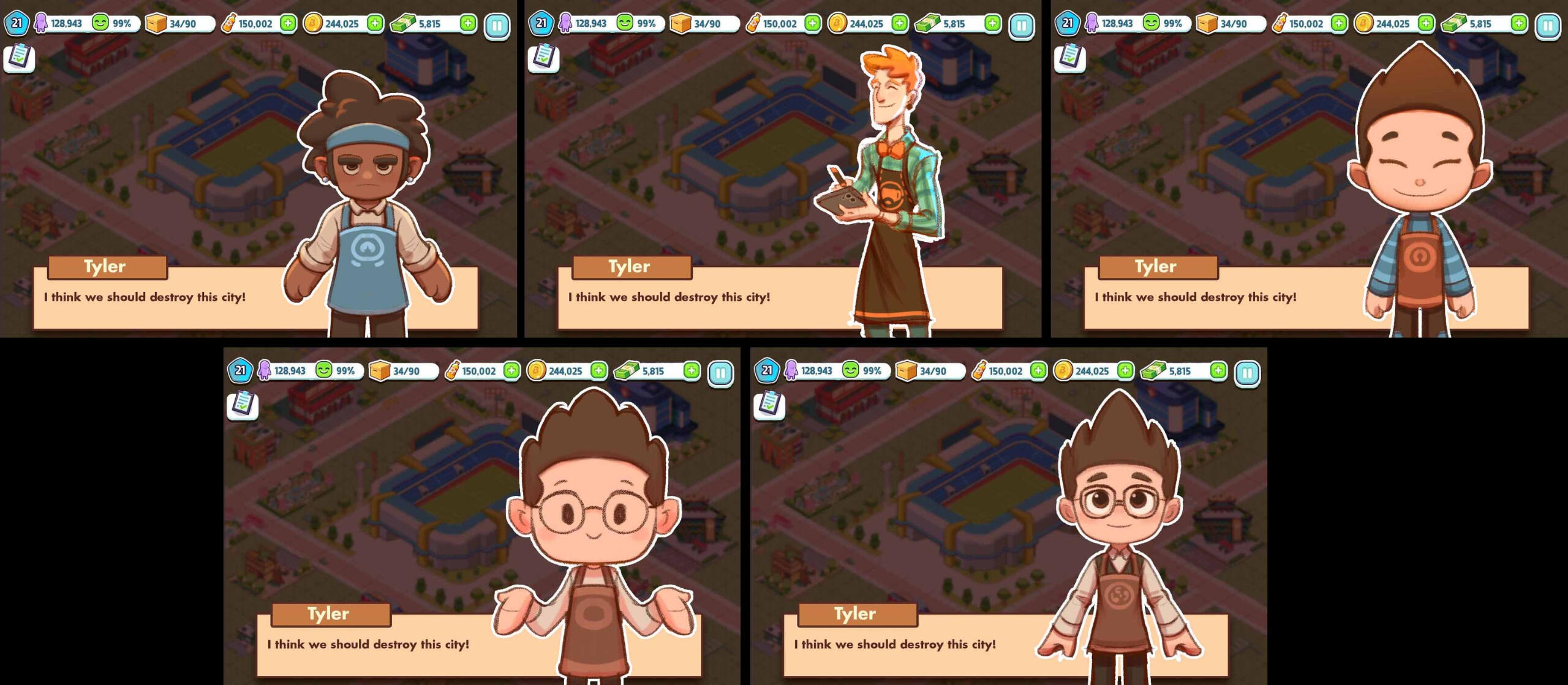This screenshot has width=1568, height=685.
Task: Click the cash stack money icon
Action: pyautogui.click(x=404, y=23)
